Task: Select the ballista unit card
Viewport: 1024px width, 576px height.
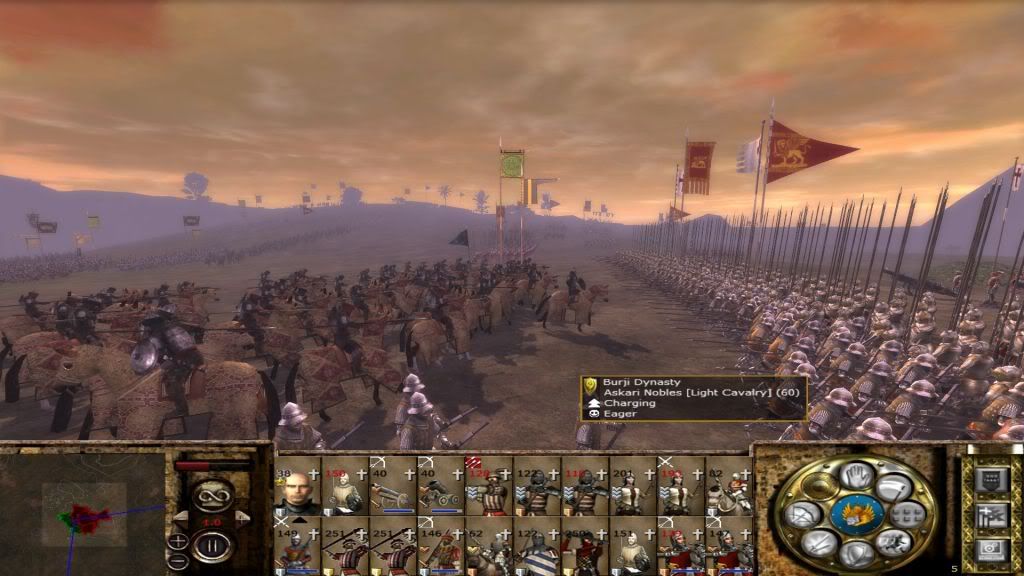Action: click(393, 487)
